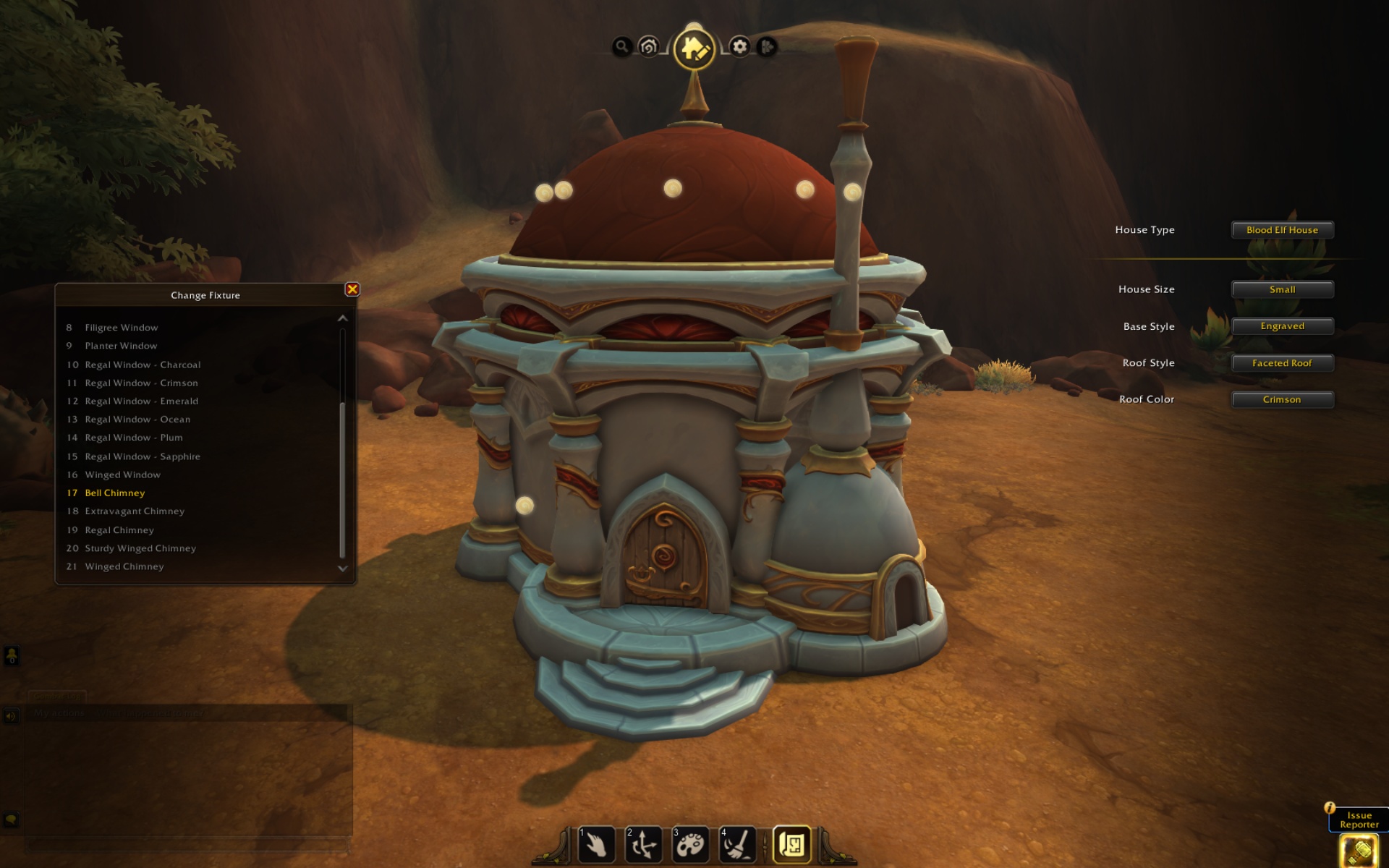Select Sturdy Winged Chimney entry
Image resolution: width=1389 pixels, height=868 pixels.
[140, 548]
